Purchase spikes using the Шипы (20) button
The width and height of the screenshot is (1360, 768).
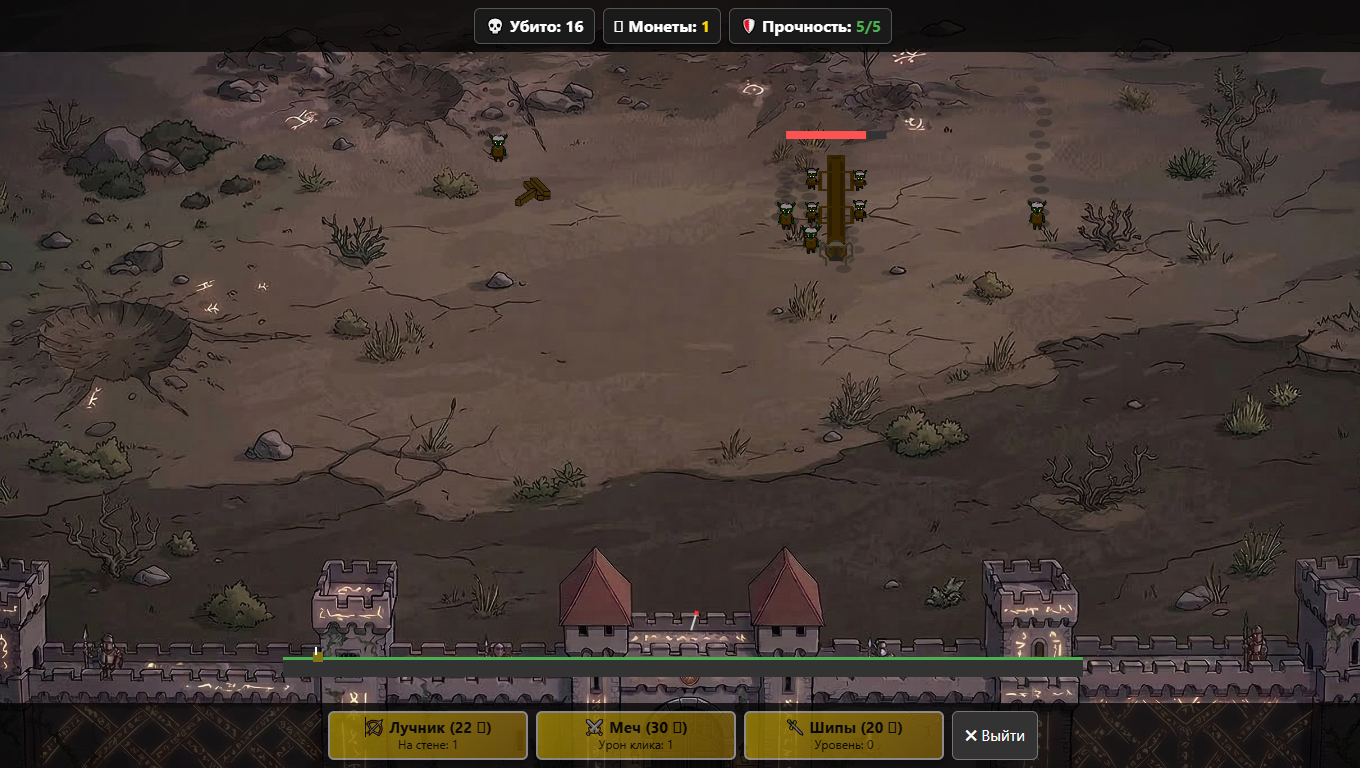(843, 735)
